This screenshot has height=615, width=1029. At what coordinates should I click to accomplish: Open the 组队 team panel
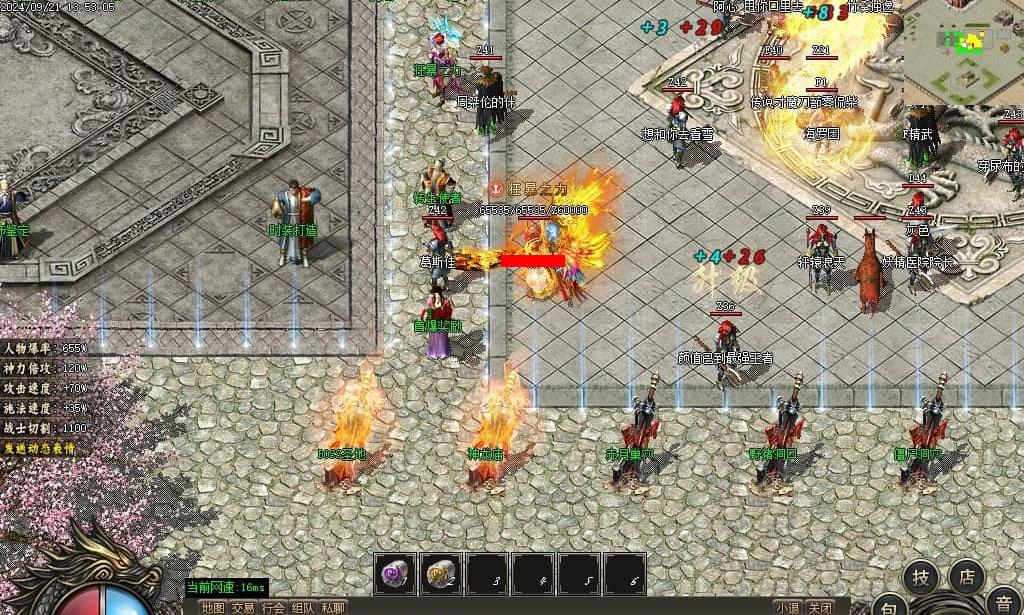303,607
